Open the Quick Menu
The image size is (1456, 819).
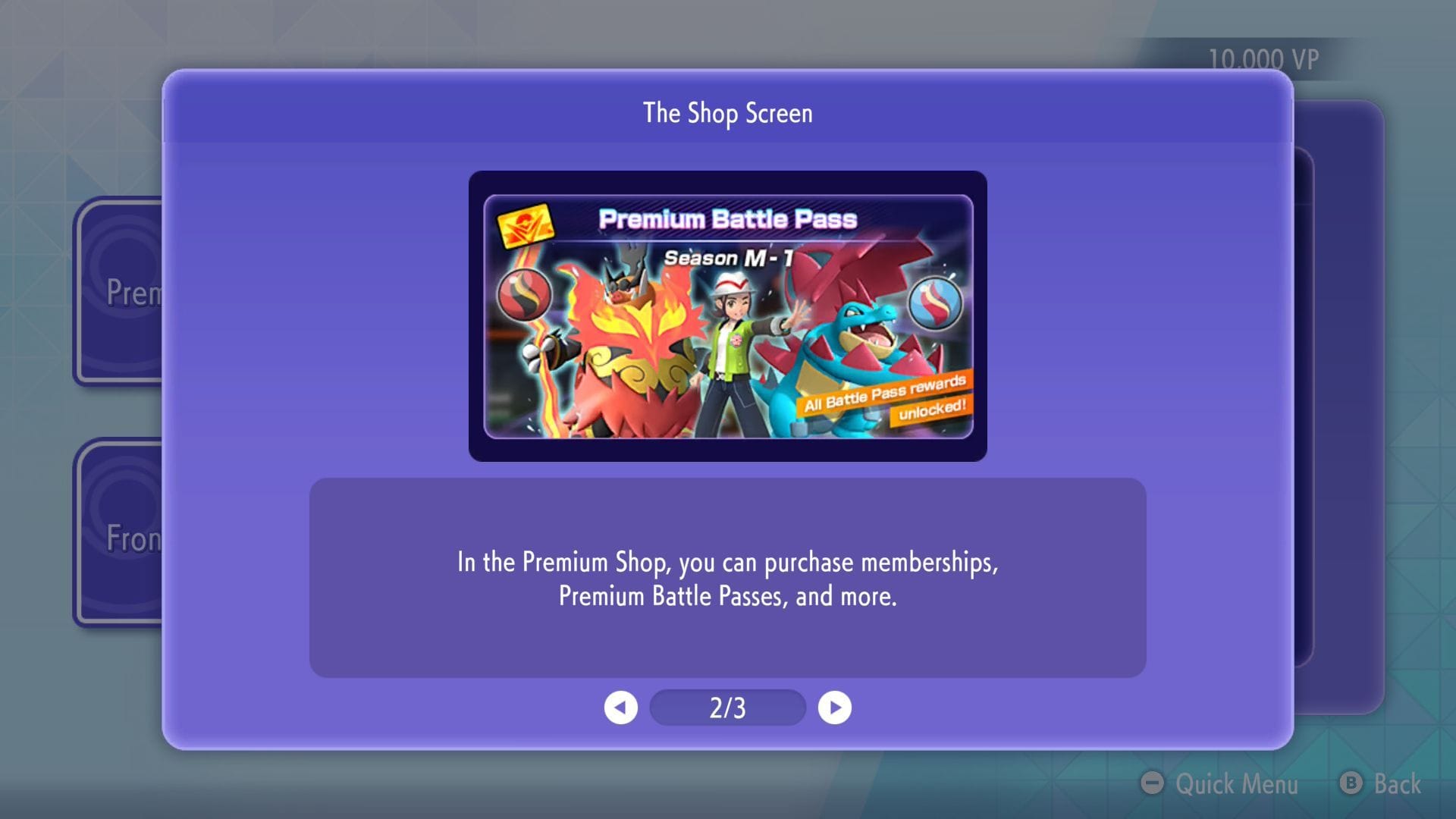(1236, 785)
